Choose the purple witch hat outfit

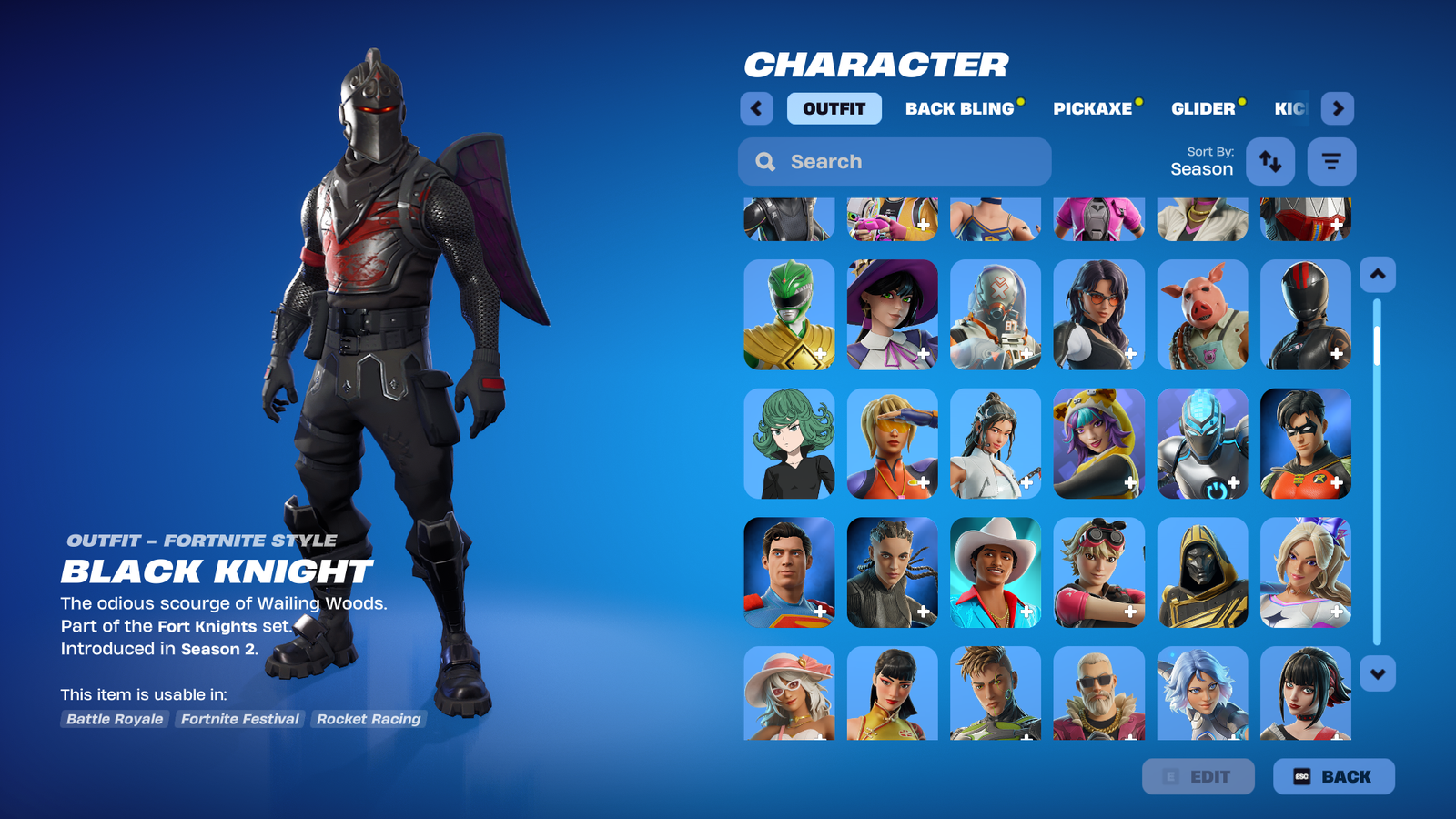coord(892,315)
